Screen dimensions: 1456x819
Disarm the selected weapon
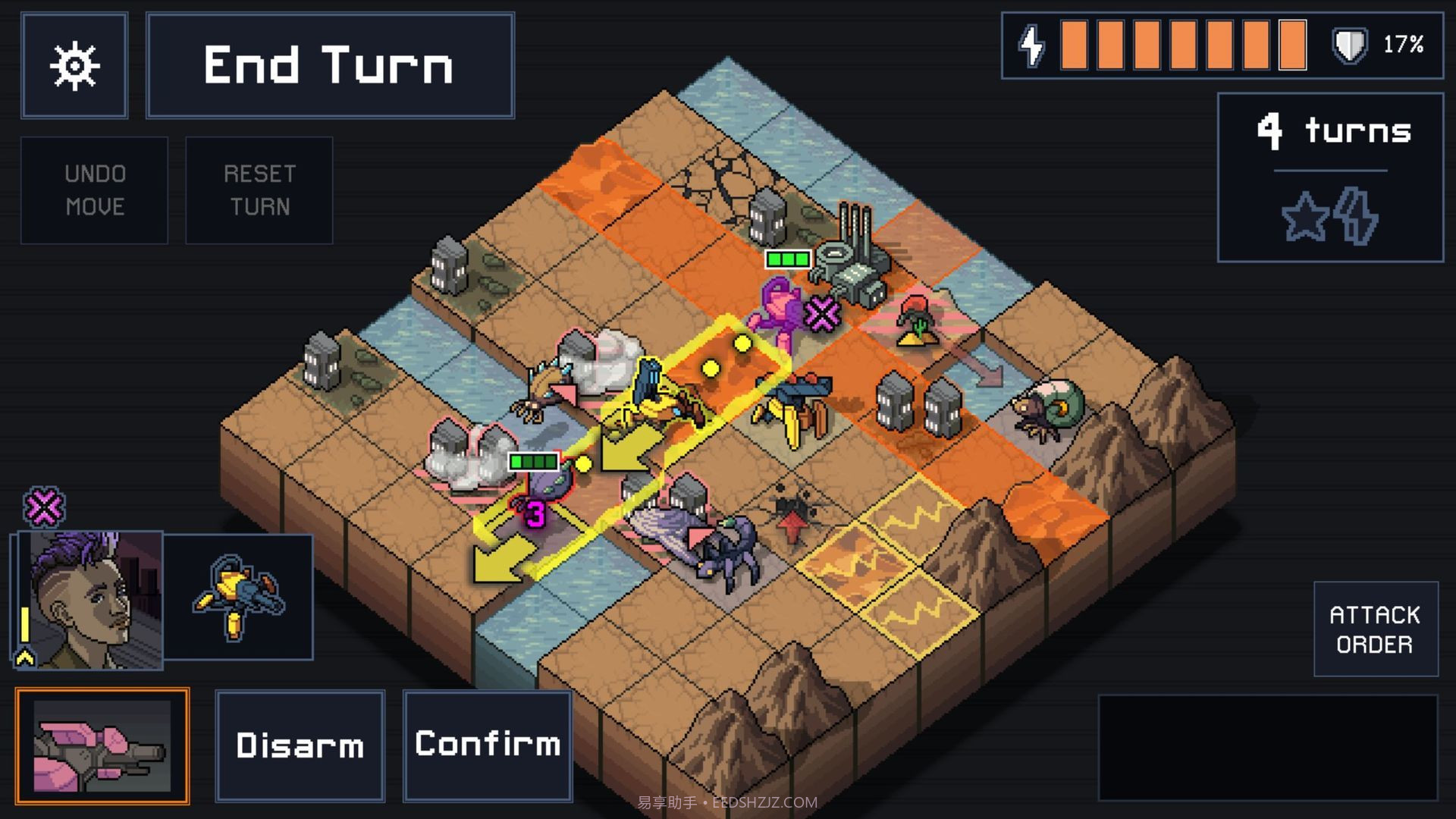pos(300,745)
